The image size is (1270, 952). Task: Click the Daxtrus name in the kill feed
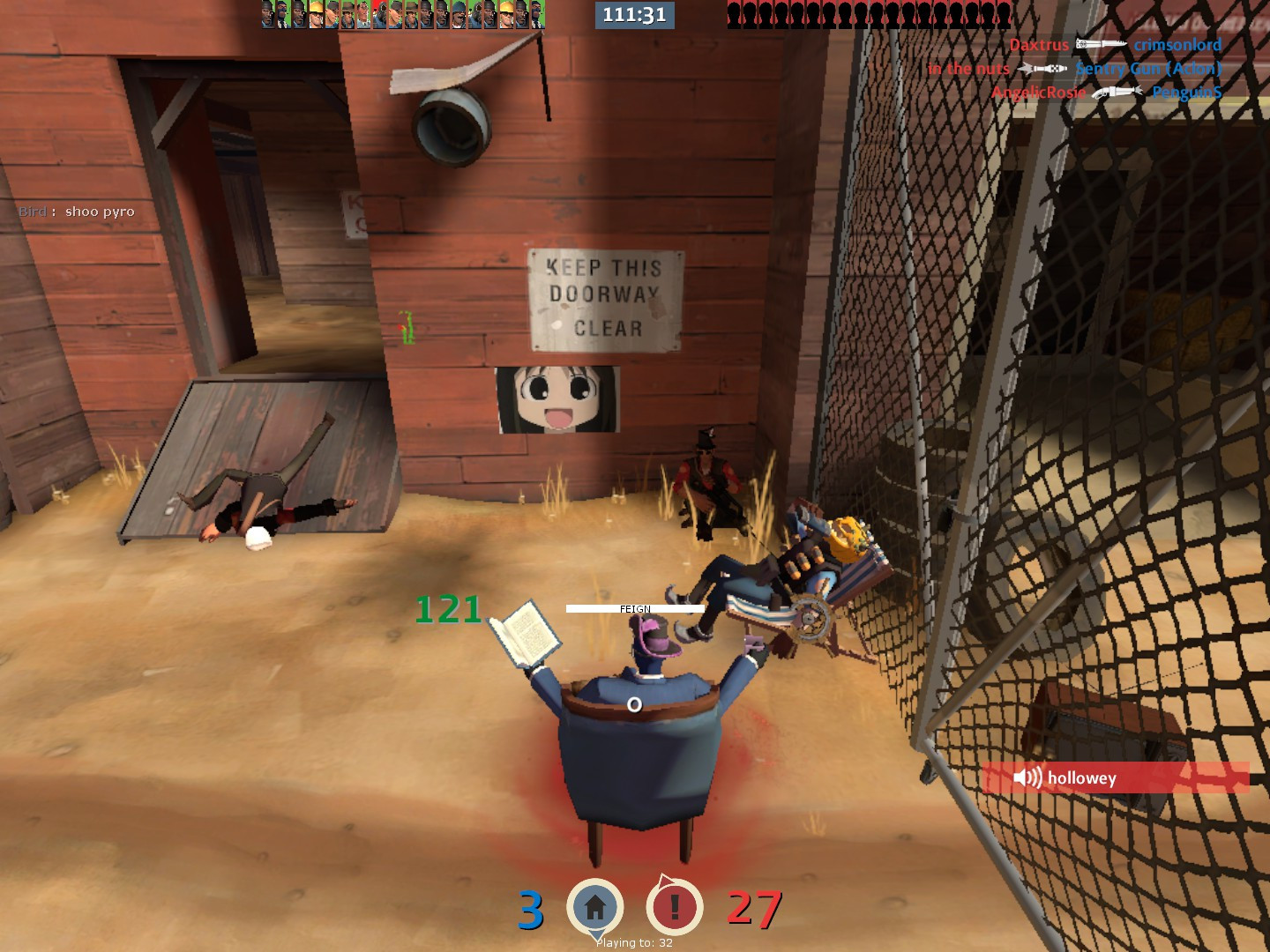1040,44
